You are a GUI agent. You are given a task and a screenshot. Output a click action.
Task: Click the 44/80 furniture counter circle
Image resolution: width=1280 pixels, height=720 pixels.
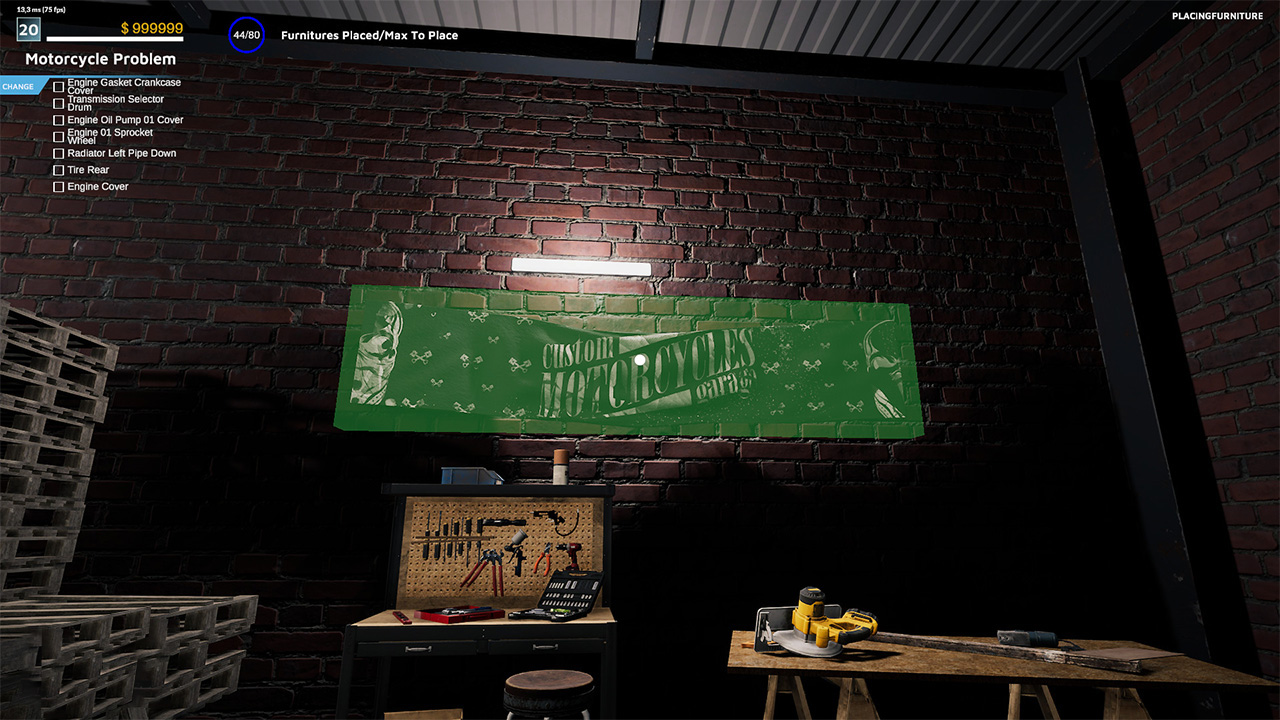point(245,35)
